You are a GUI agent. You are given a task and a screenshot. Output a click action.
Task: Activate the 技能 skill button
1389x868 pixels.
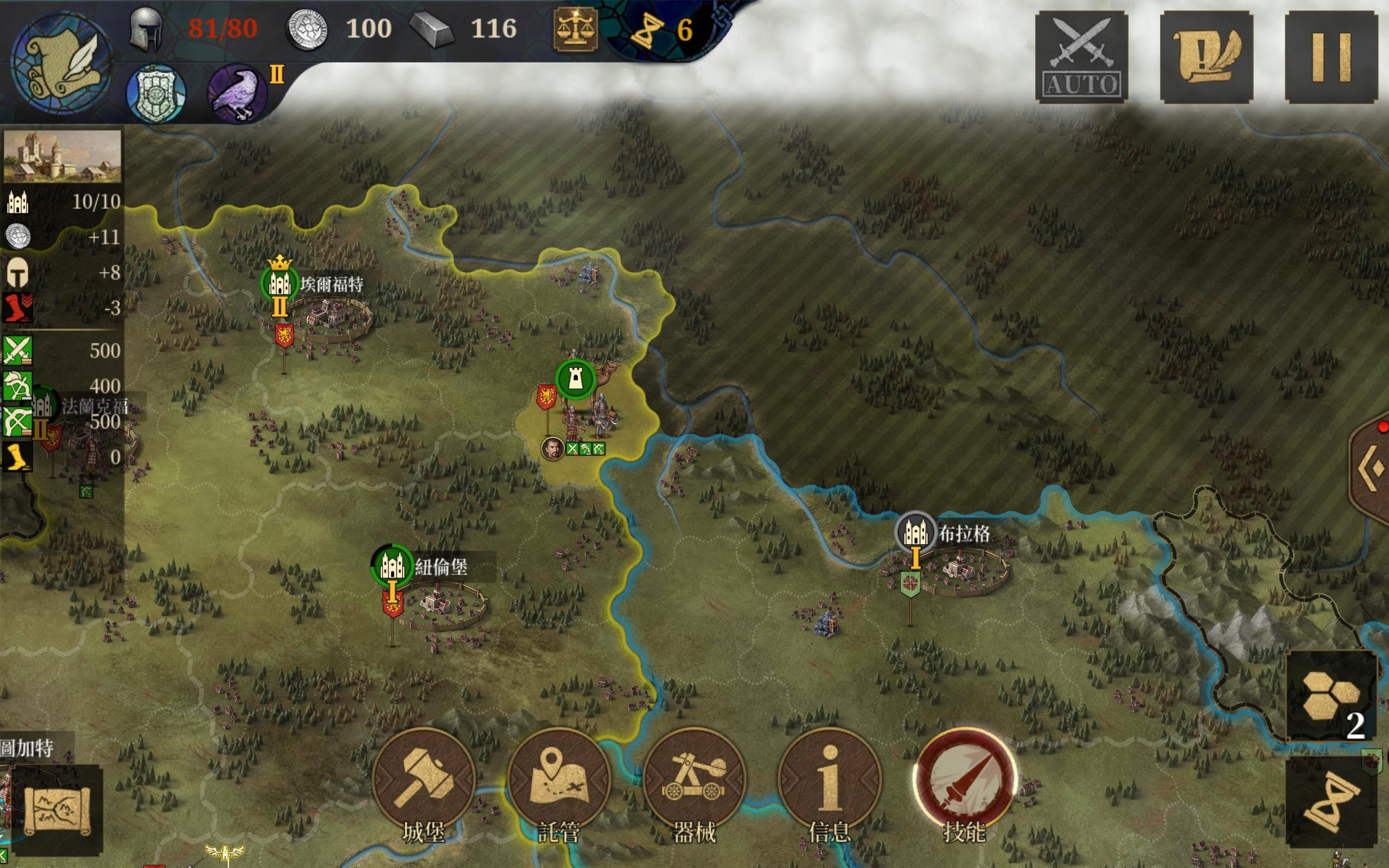964,780
